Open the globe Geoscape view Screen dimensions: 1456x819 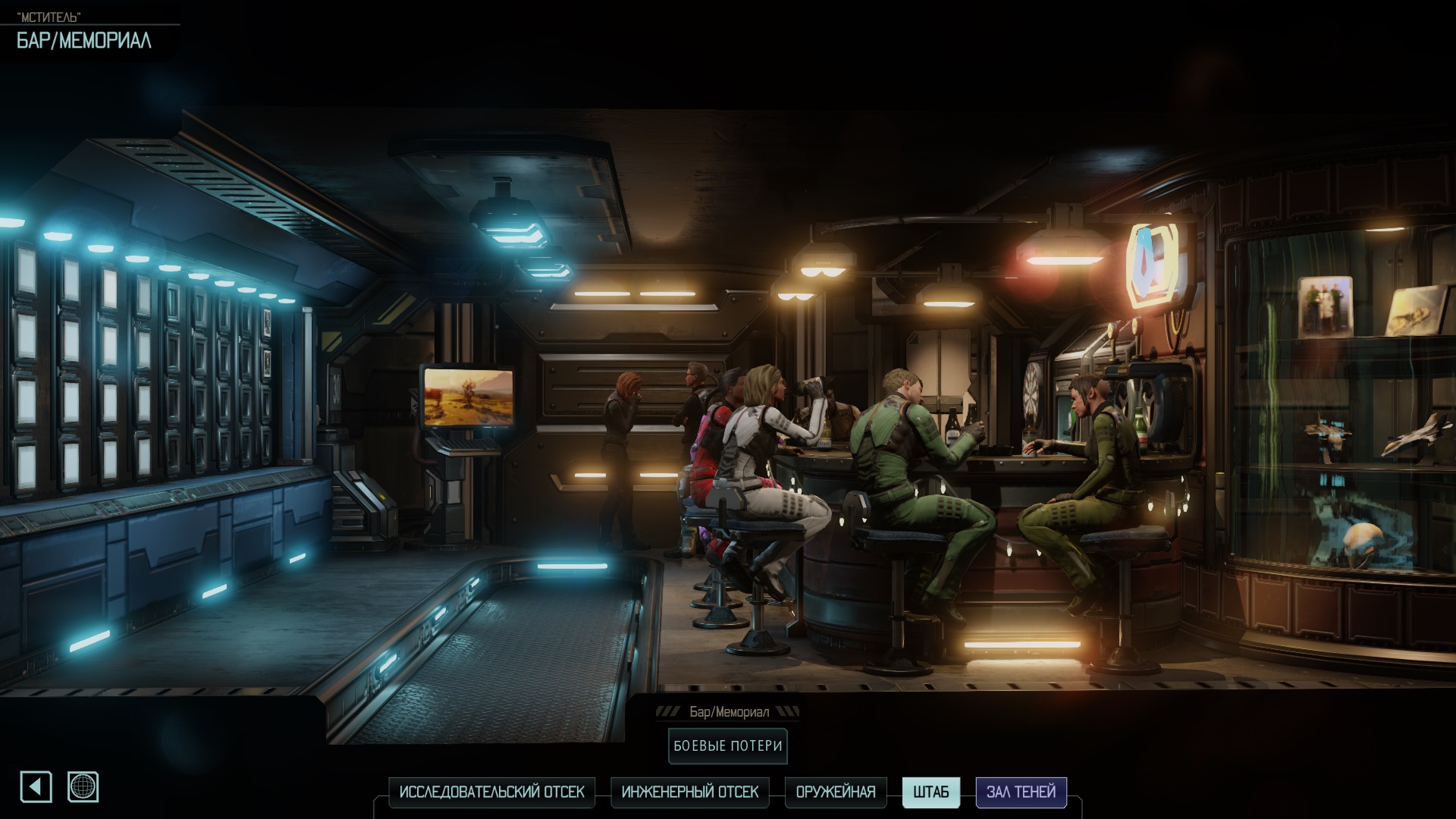pos(83,787)
